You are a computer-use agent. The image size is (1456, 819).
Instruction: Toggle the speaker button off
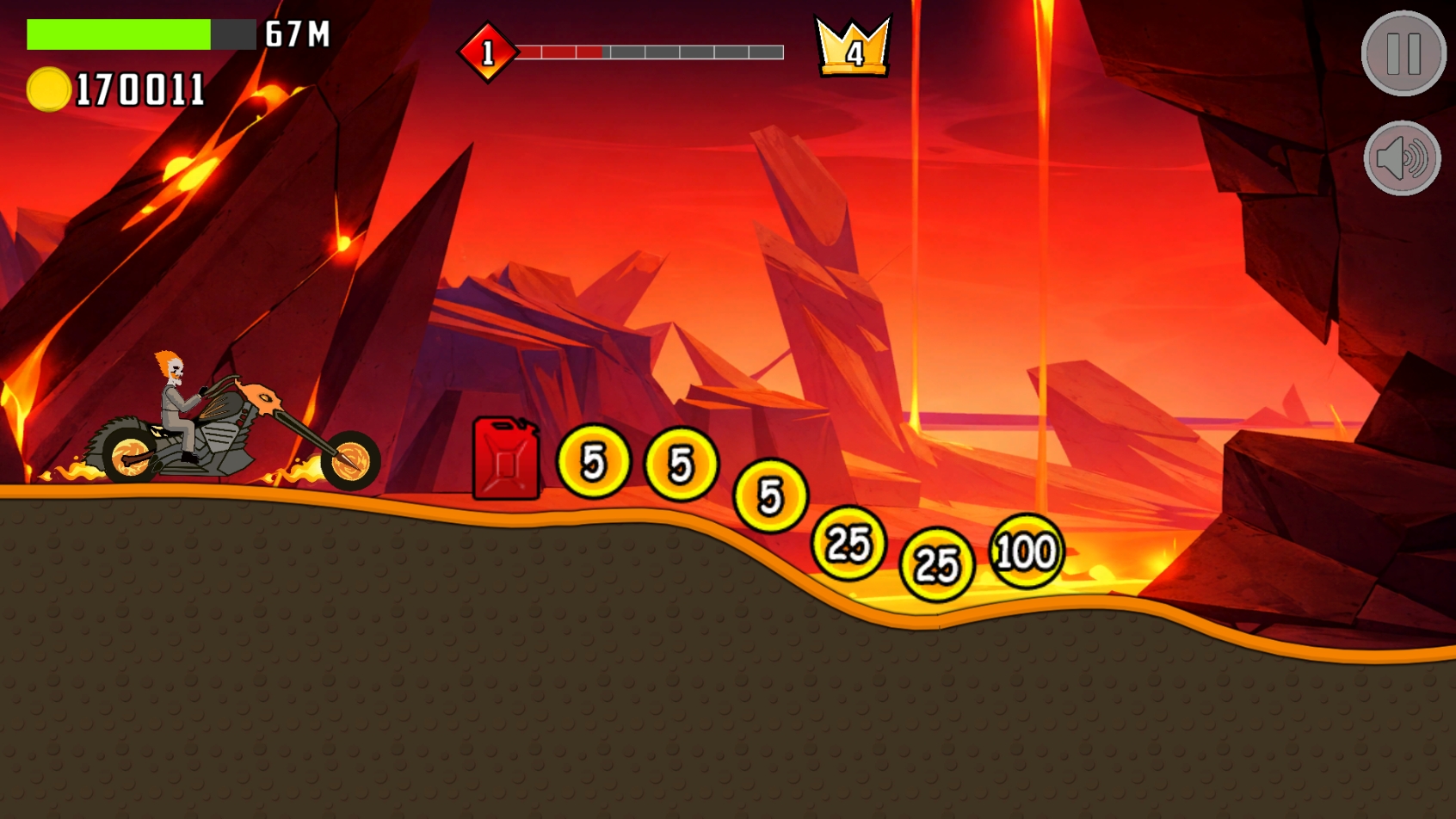point(1402,157)
